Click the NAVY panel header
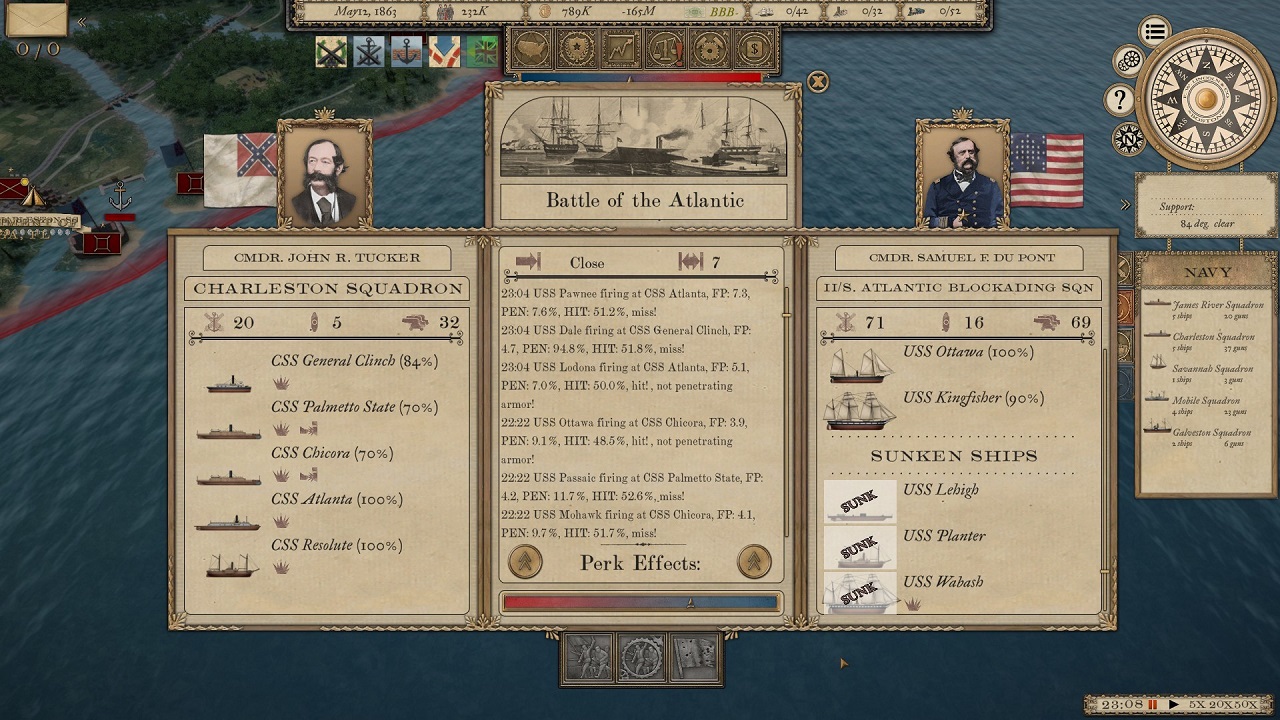 [1207, 271]
